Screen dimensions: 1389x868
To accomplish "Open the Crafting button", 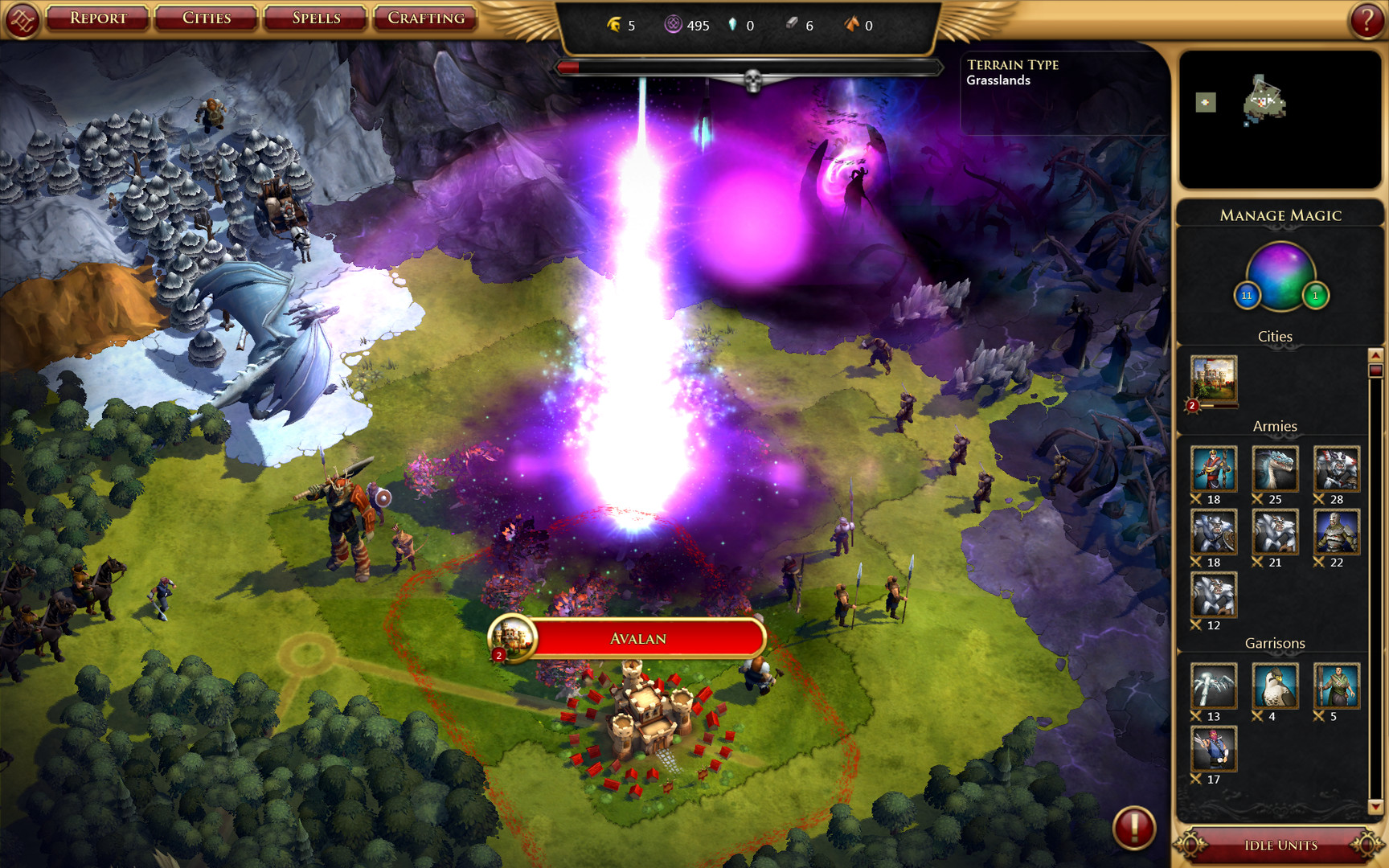I will coord(424,17).
